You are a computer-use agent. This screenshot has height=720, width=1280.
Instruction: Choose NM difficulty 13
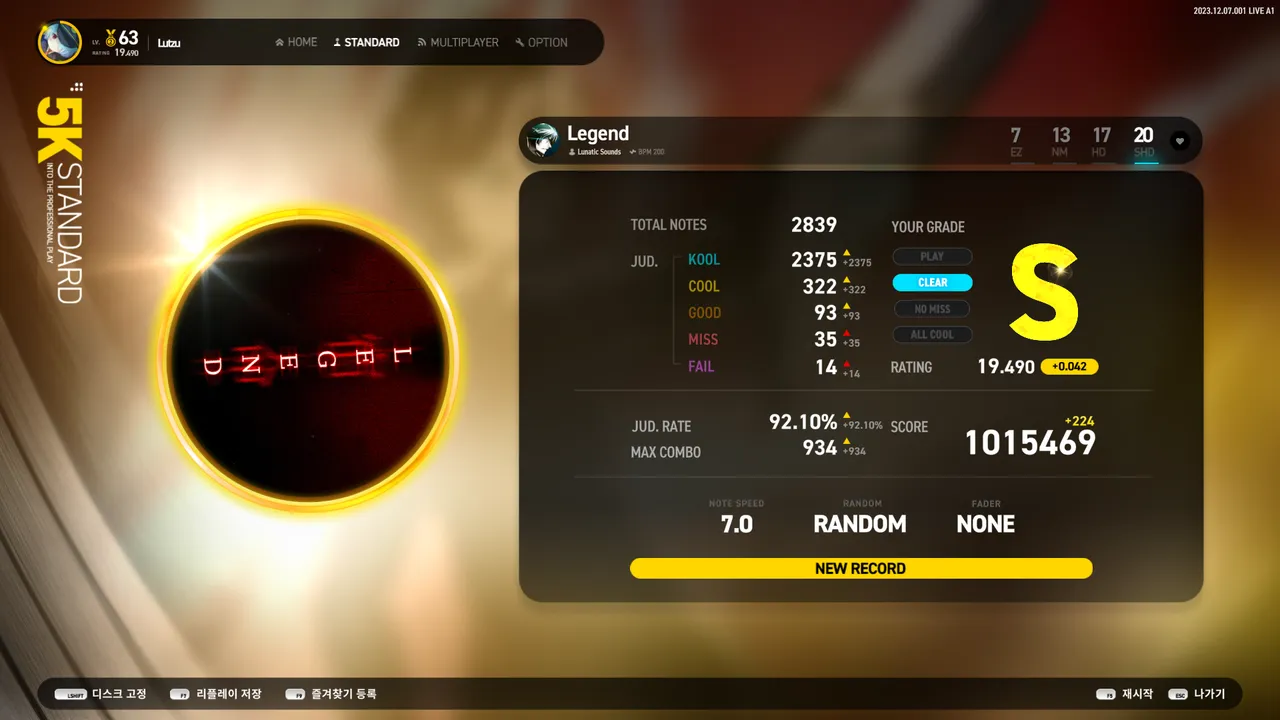click(x=1060, y=141)
